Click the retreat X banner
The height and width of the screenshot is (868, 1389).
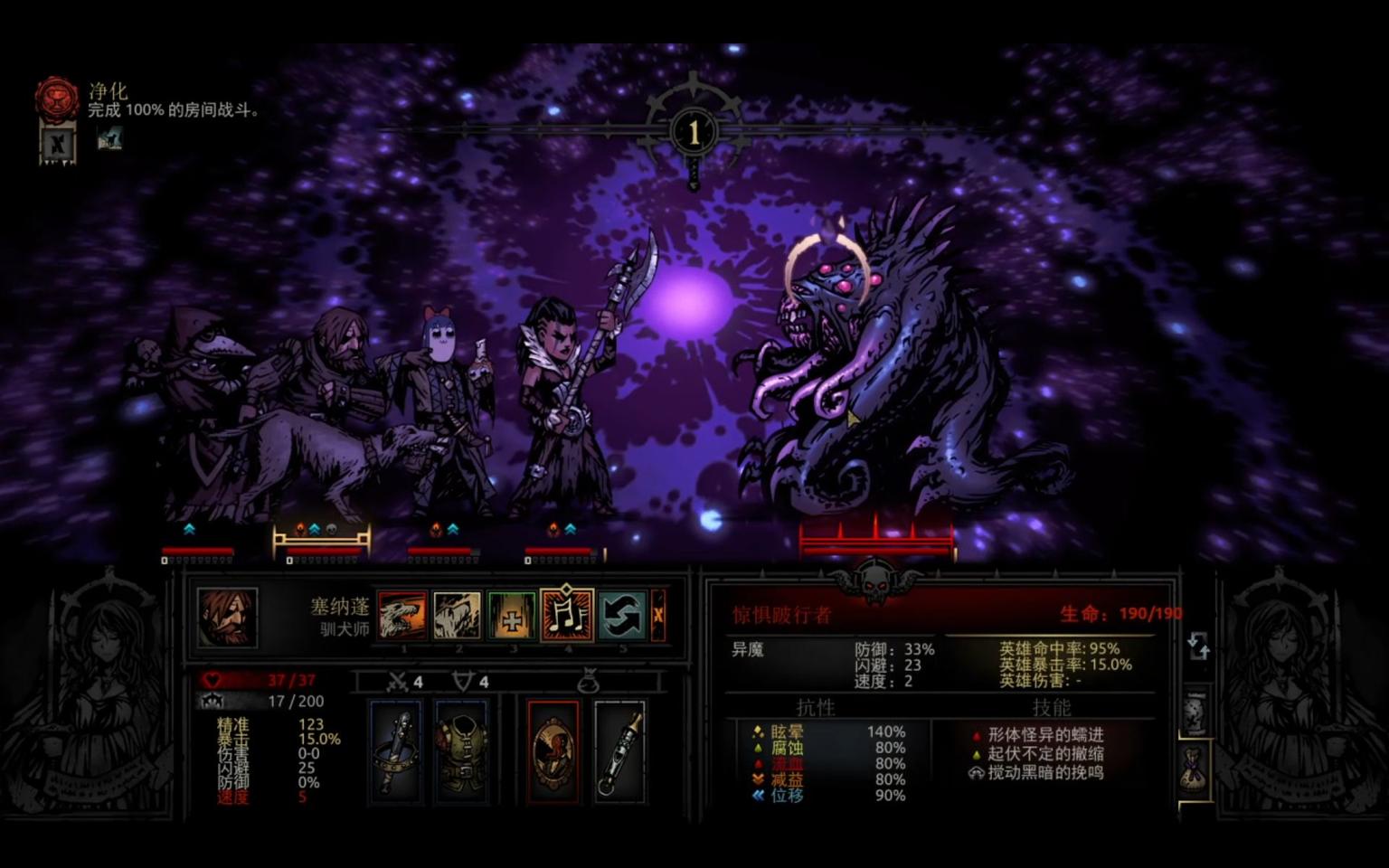(x=56, y=145)
